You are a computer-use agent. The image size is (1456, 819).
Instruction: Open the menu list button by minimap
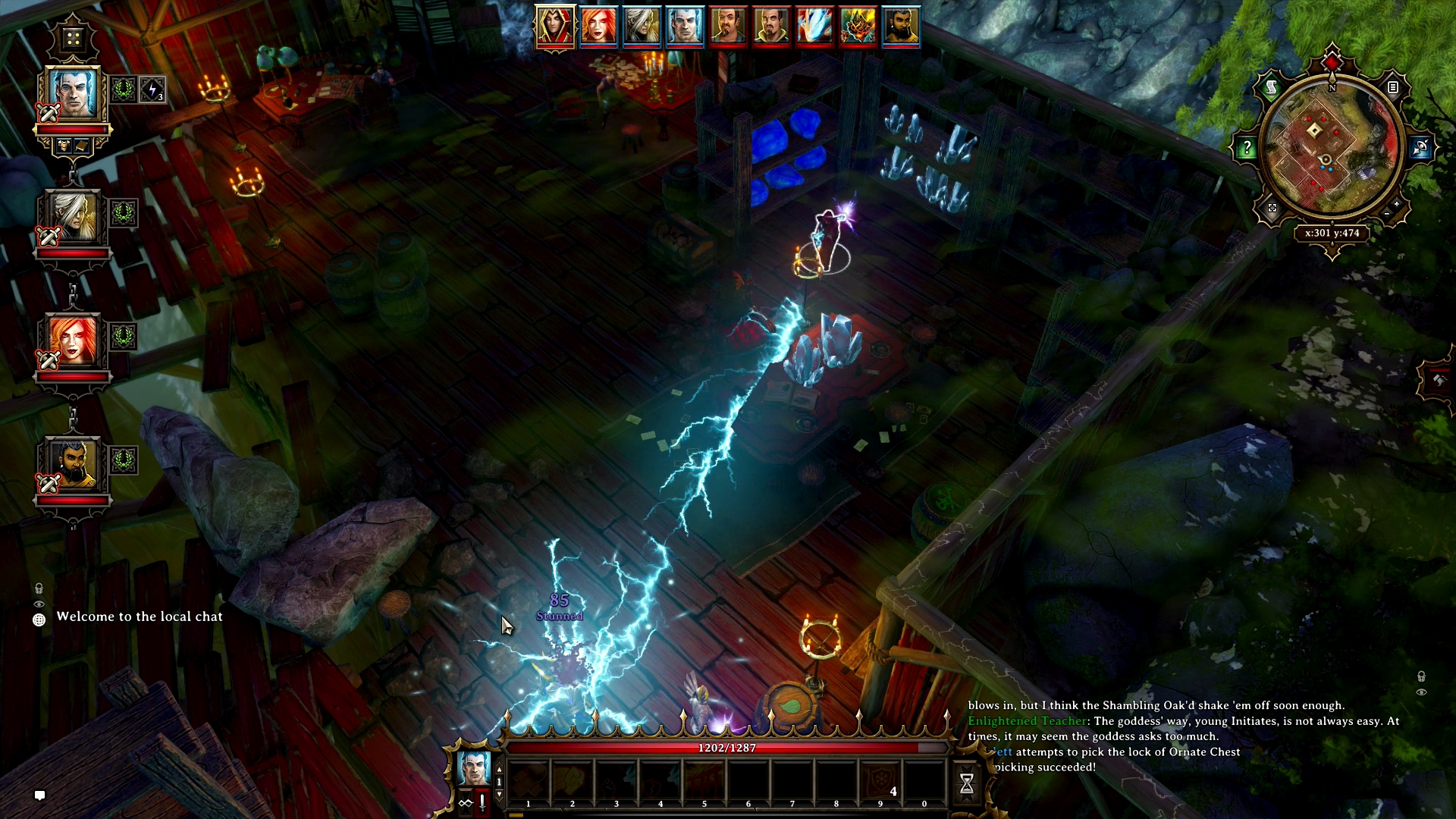tap(1393, 88)
